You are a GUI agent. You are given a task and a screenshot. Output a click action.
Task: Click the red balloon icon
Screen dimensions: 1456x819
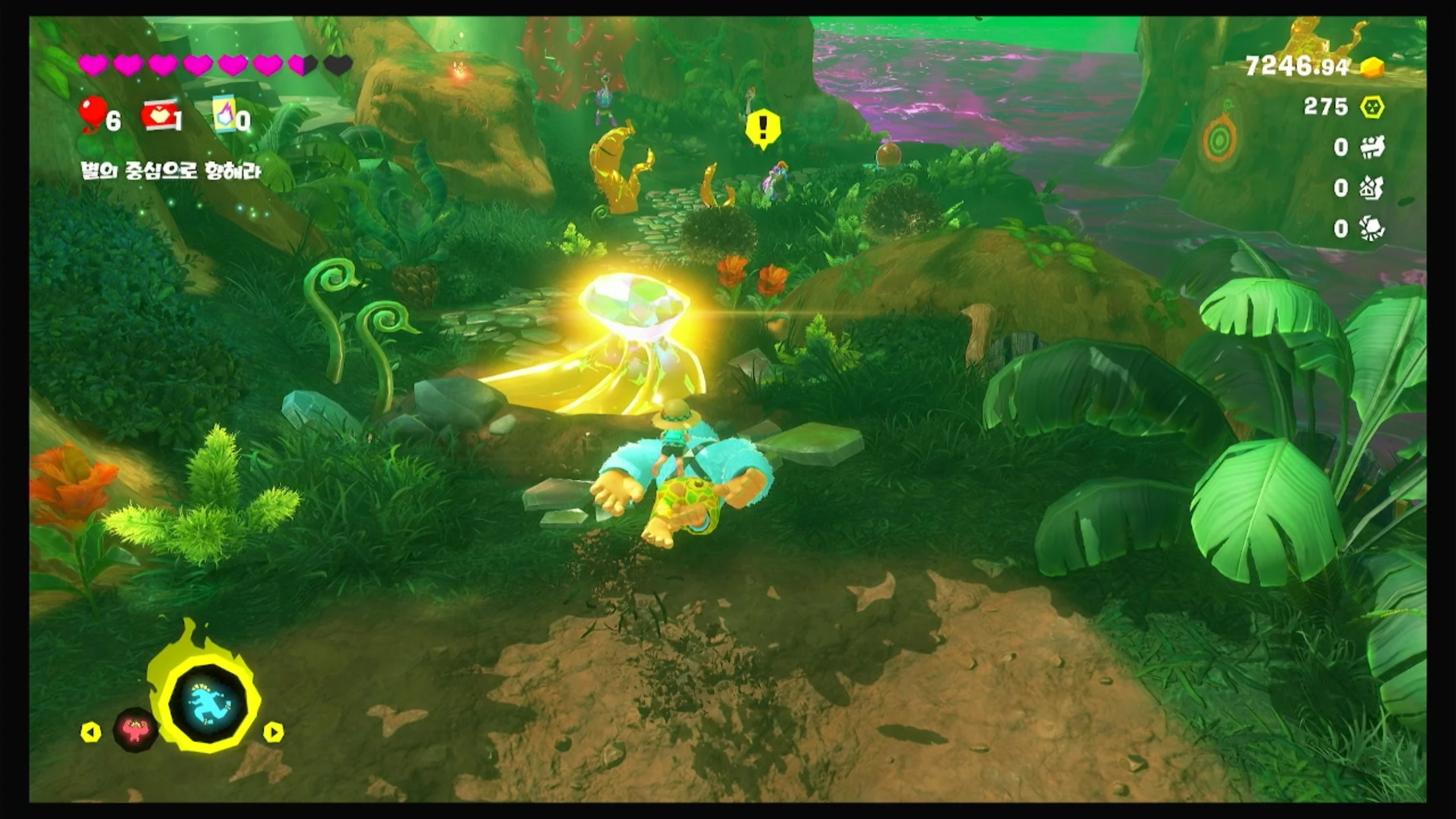tap(93, 117)
